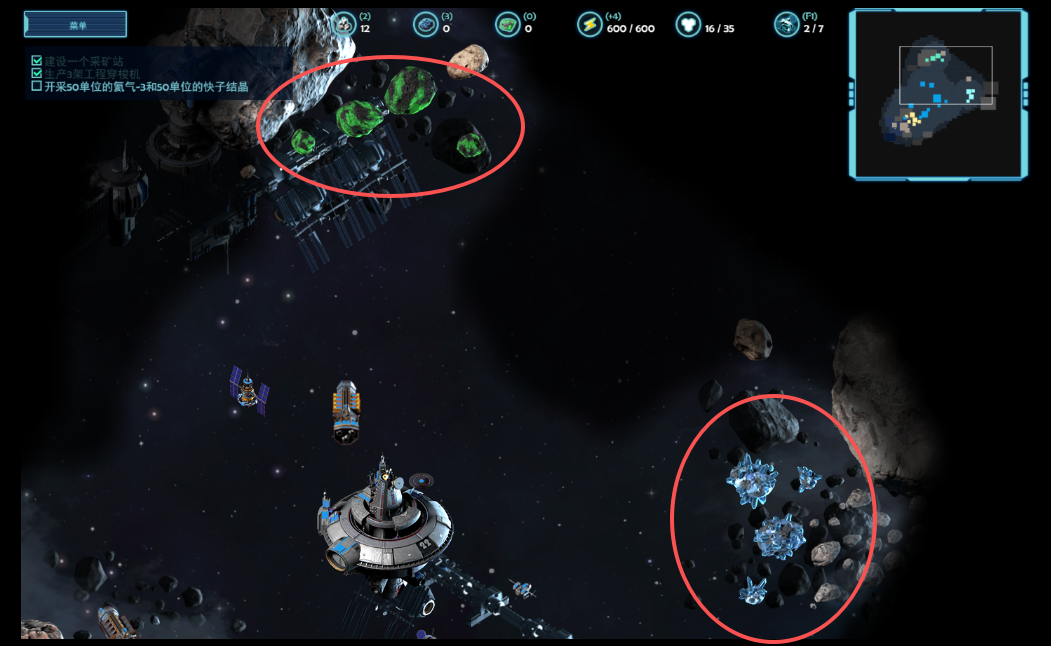Screen dimensions: 1051x646
Task: Click the blue helium-3 resource icon
Action: click(426, 24)
